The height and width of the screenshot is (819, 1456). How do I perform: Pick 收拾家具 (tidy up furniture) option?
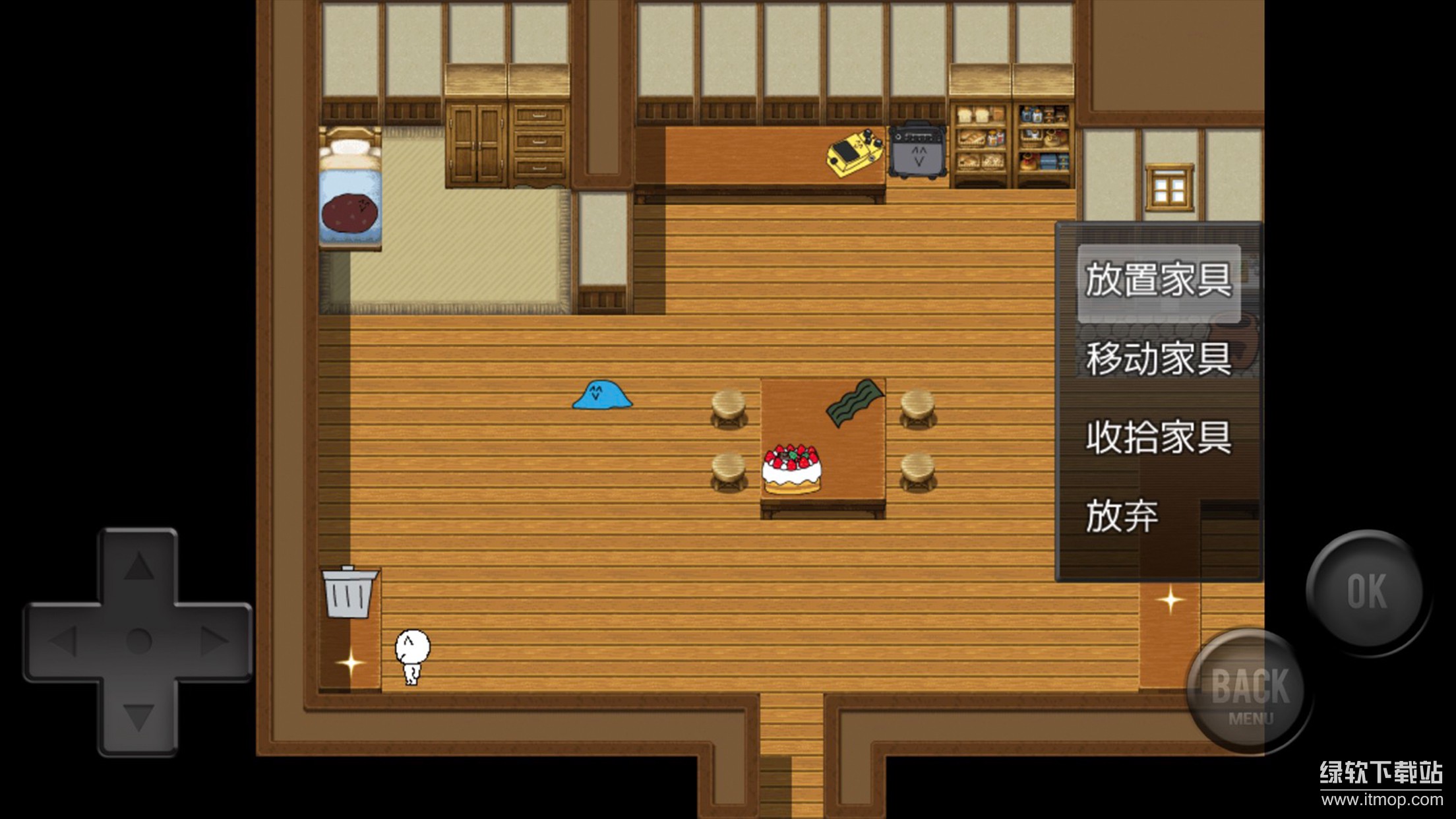(1159, 437)
